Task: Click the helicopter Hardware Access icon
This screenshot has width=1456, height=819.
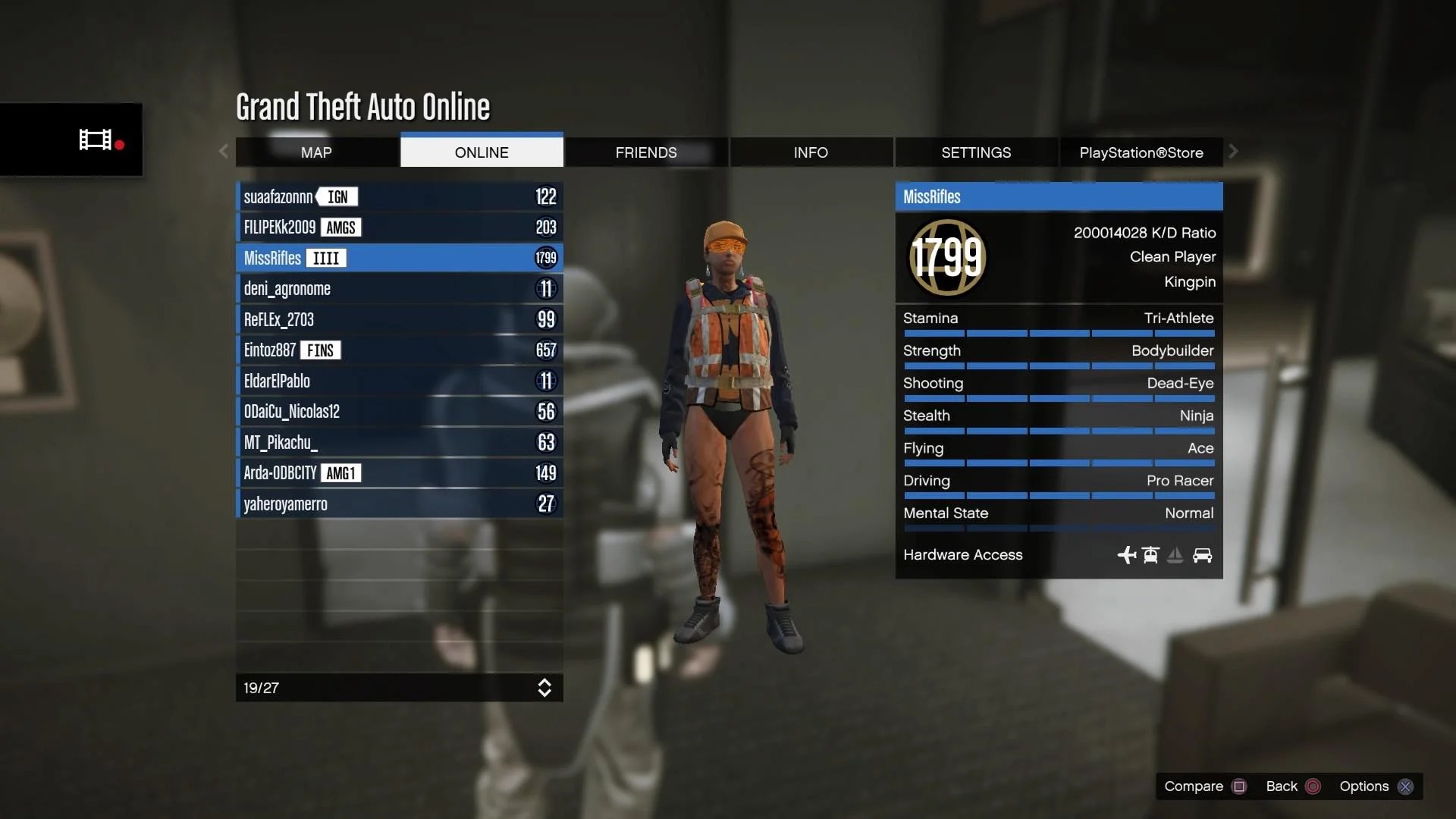Action: click(x=1150, y=555)
